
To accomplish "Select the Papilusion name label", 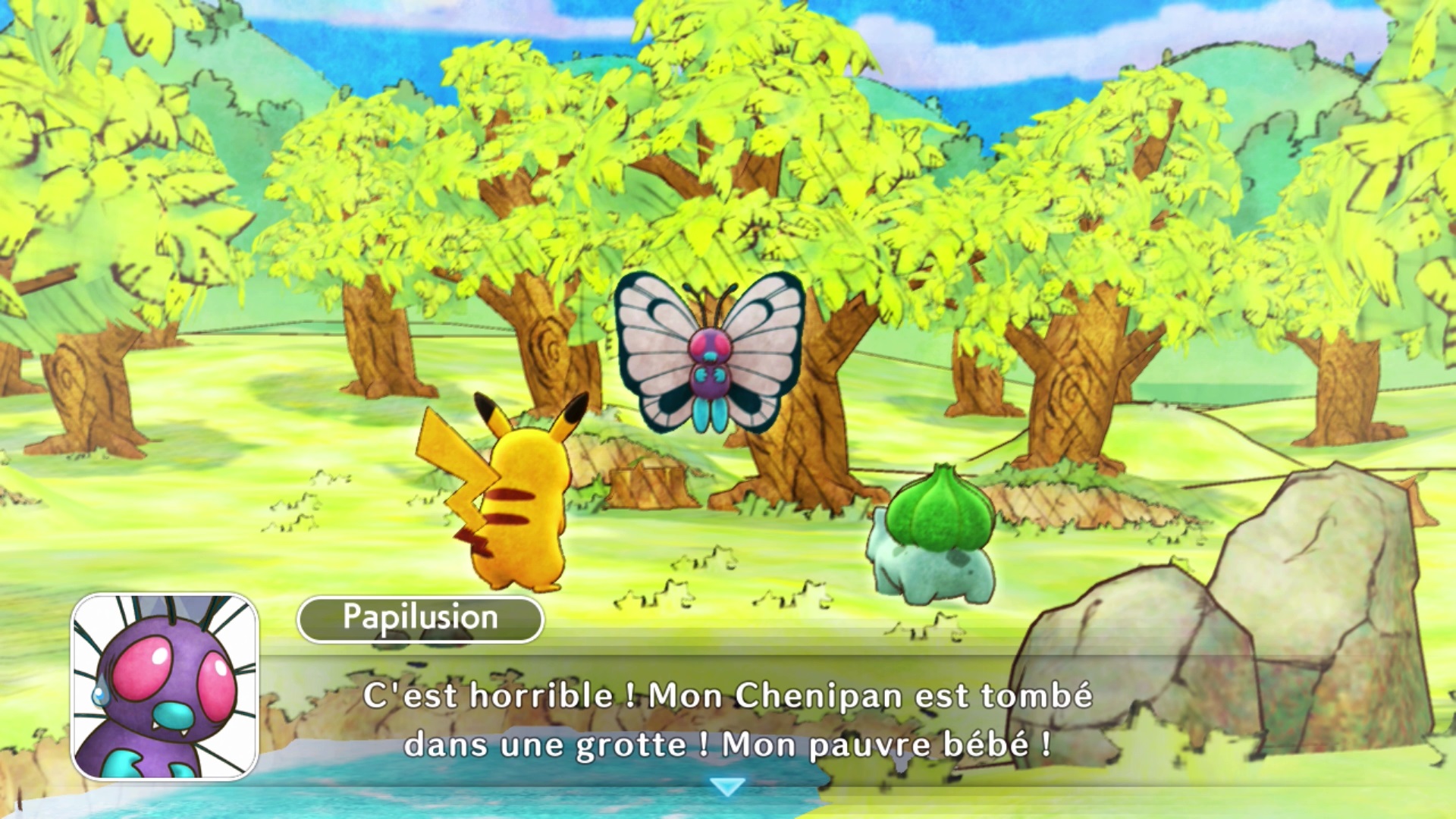I will click(420, 619).
